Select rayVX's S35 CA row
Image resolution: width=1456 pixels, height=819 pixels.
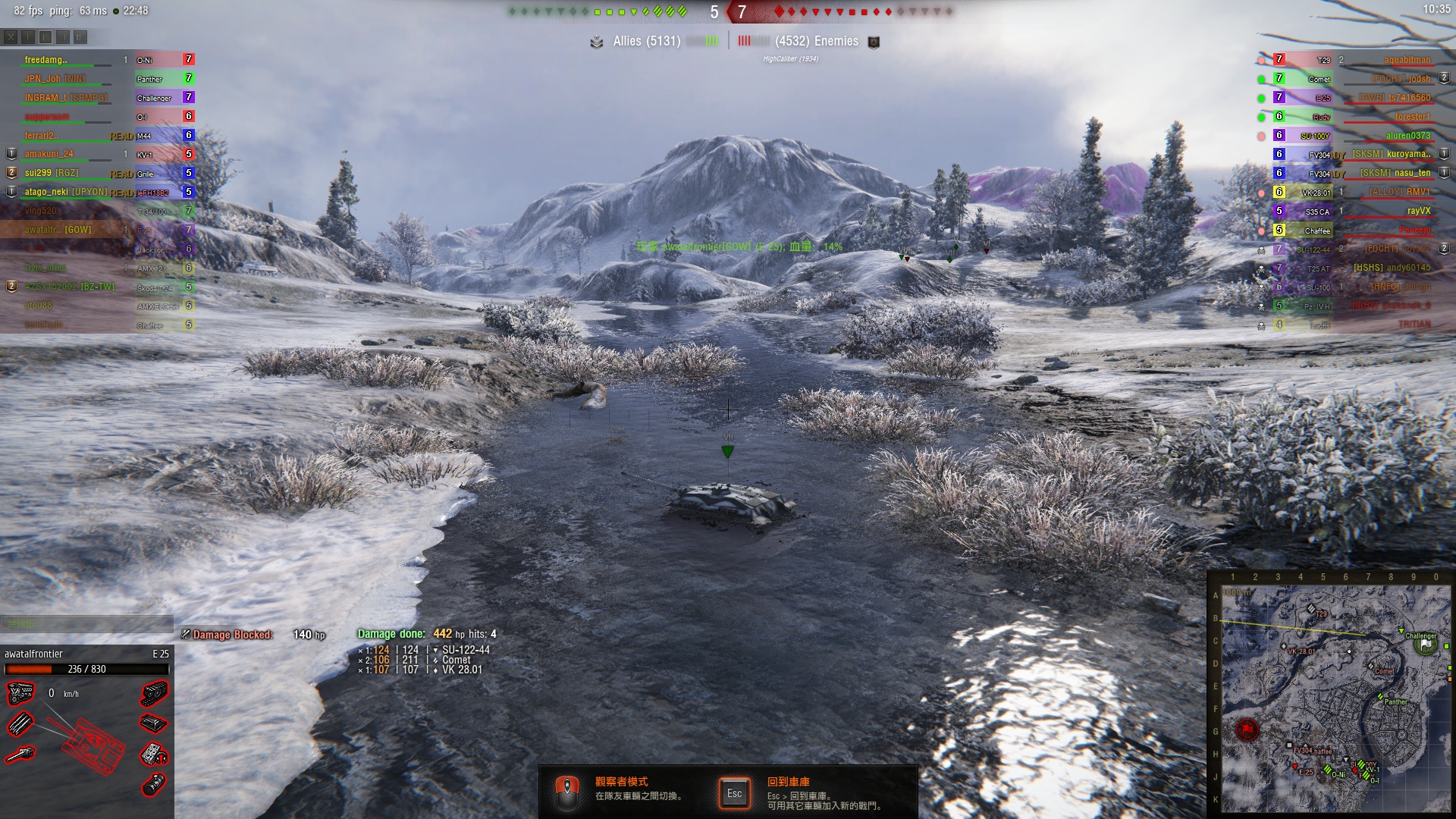click(x=1357, y=212)
